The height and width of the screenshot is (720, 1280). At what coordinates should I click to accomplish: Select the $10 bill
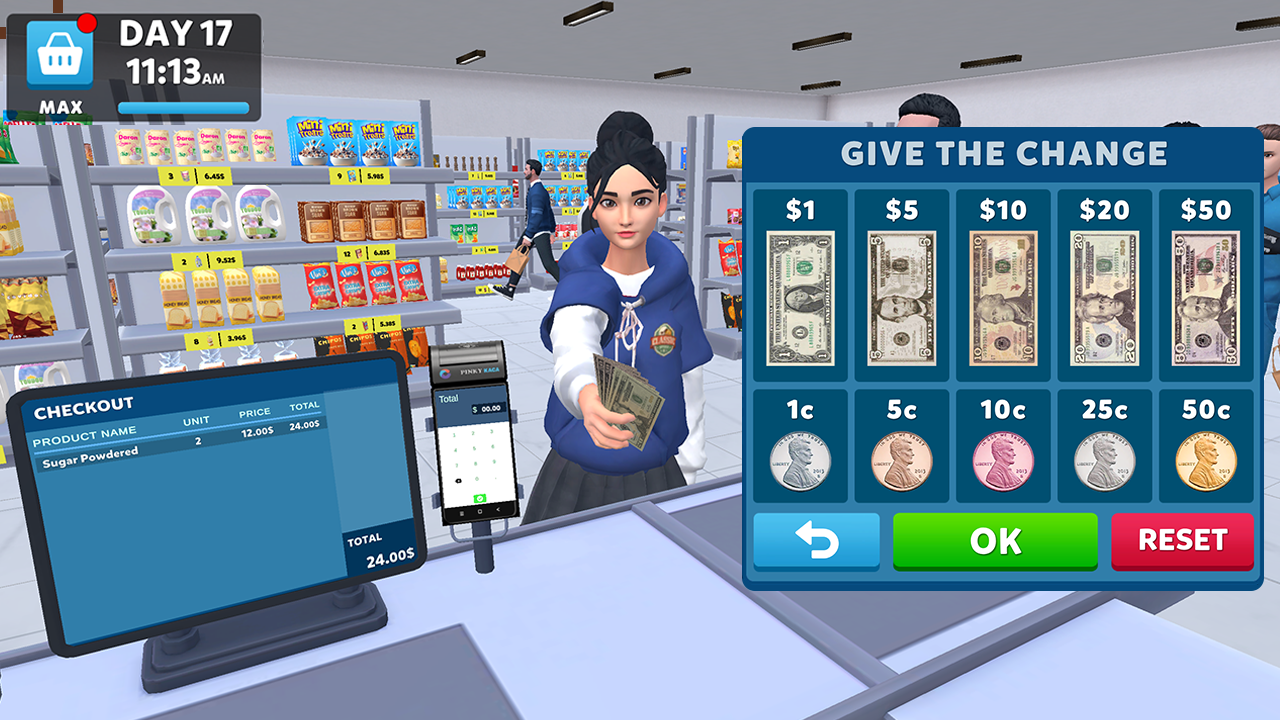point(1003,295)
